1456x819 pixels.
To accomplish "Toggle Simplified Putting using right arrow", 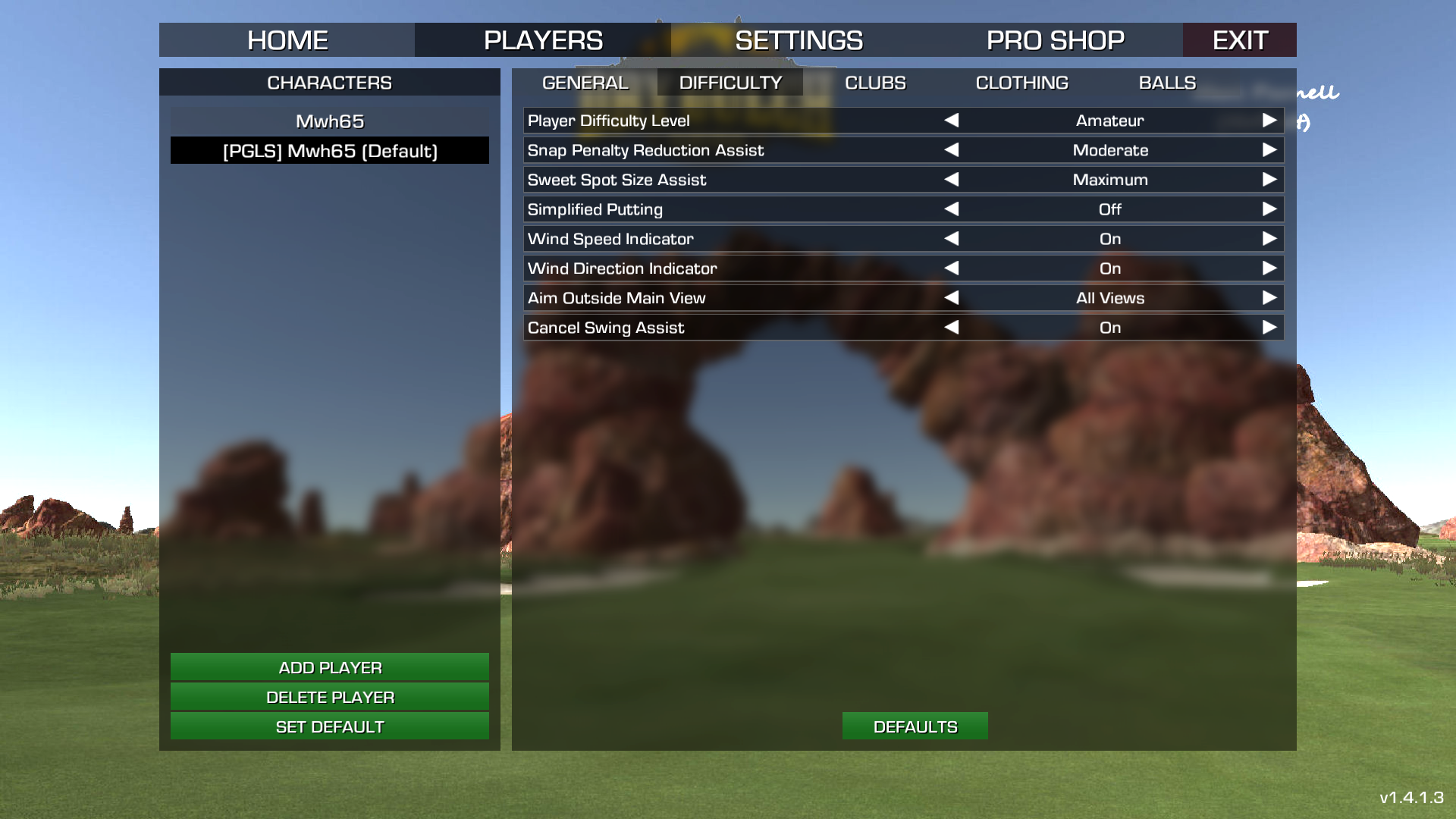I will tap(1269, 209).
